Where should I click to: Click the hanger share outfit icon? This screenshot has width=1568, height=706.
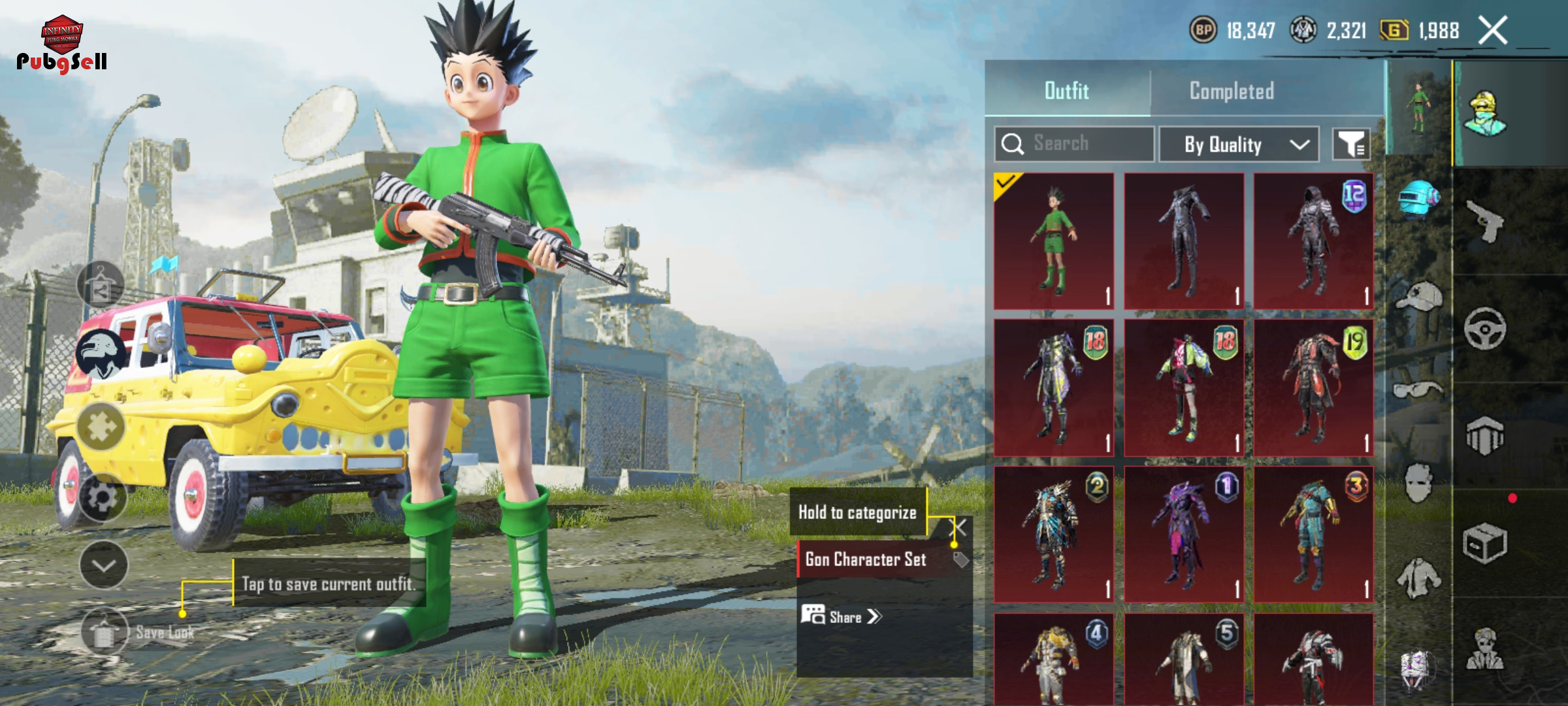coord(100,285)
